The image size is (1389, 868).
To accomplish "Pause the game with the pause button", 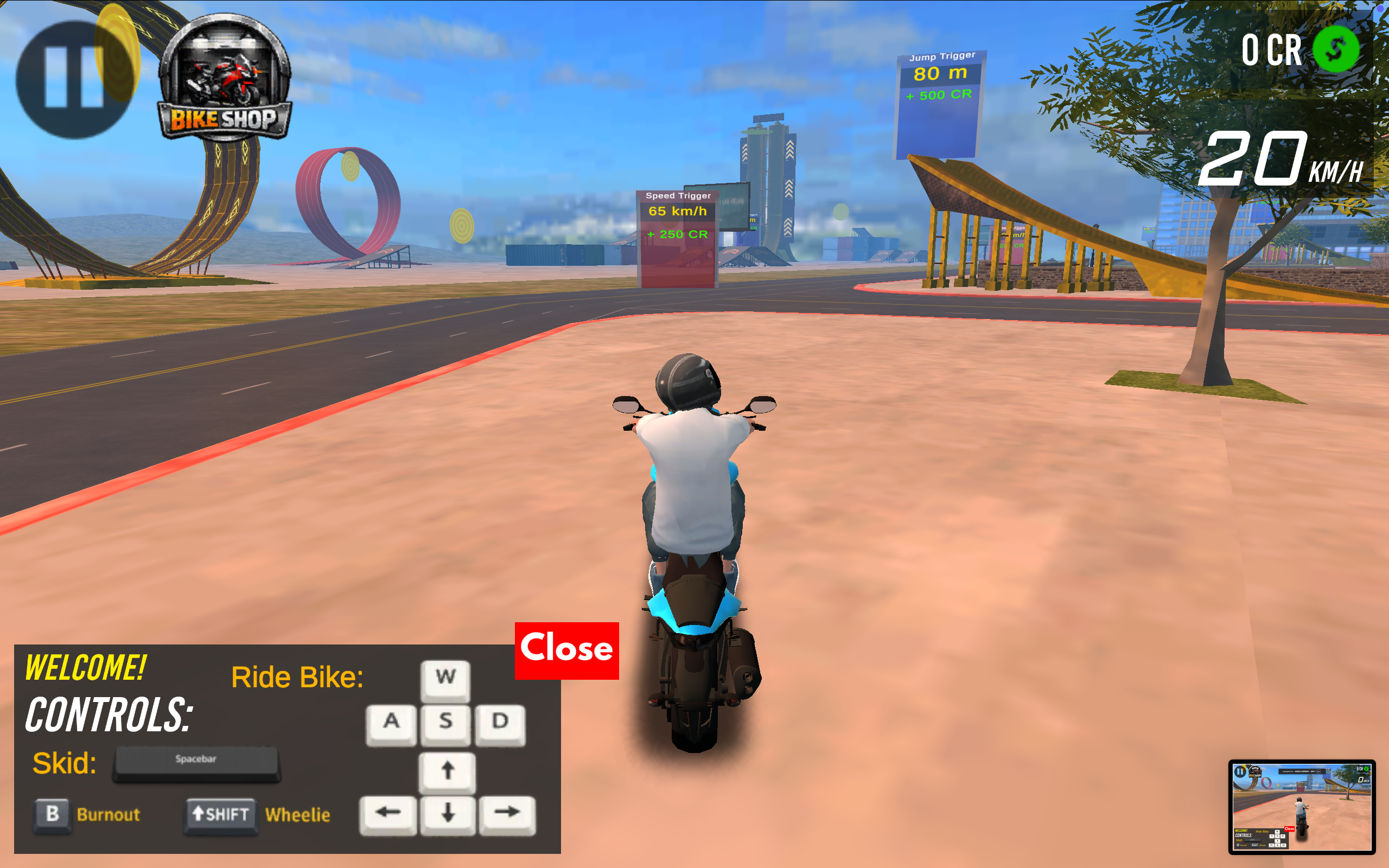I will [73, 79].
